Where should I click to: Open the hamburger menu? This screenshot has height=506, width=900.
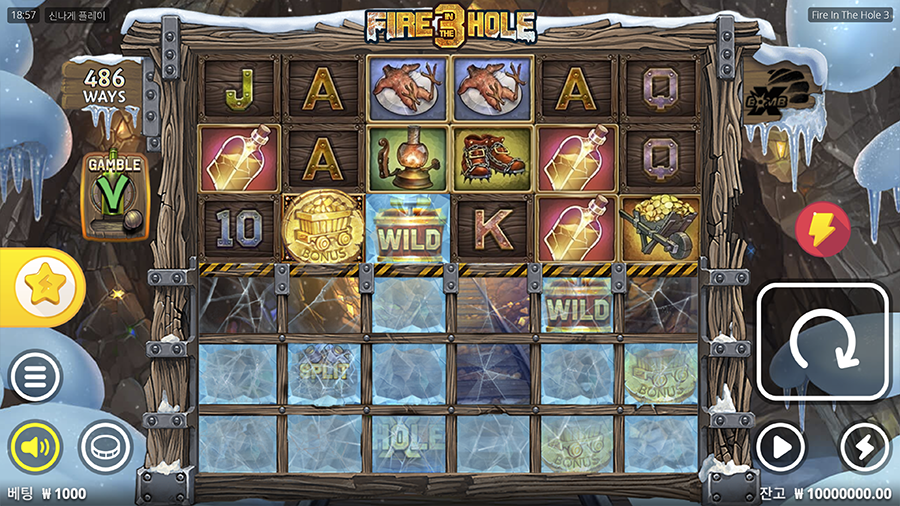point(36,376)
